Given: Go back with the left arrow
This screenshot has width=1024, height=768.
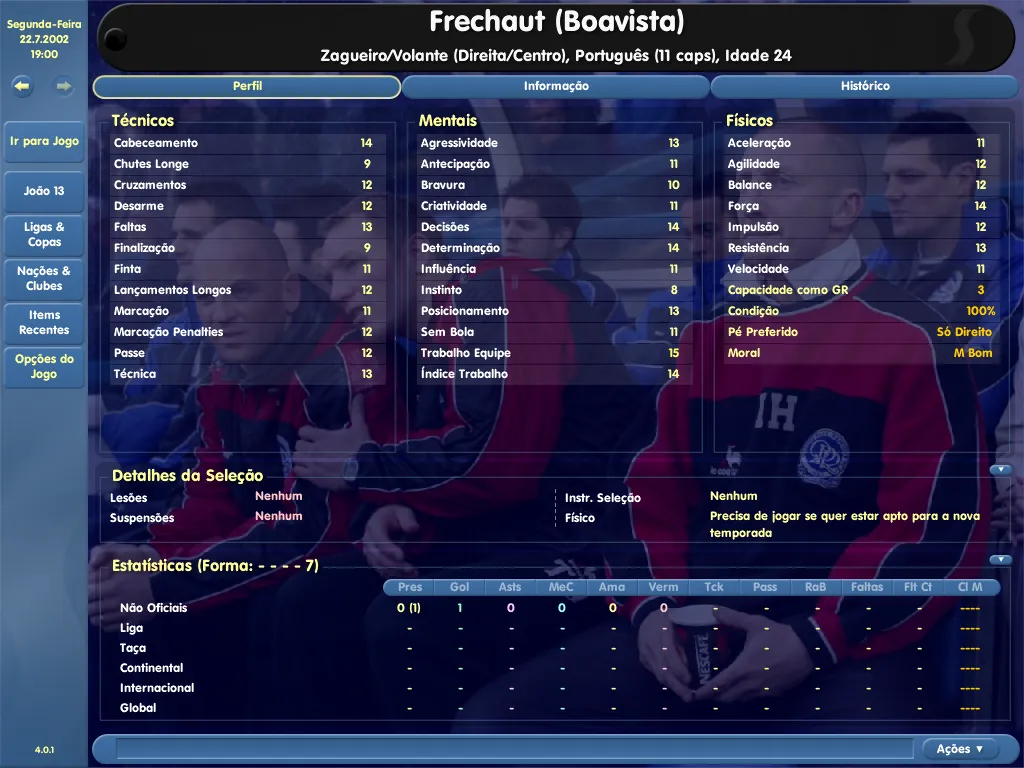Looking at the screenshot, I should click(x=22, y=87).
